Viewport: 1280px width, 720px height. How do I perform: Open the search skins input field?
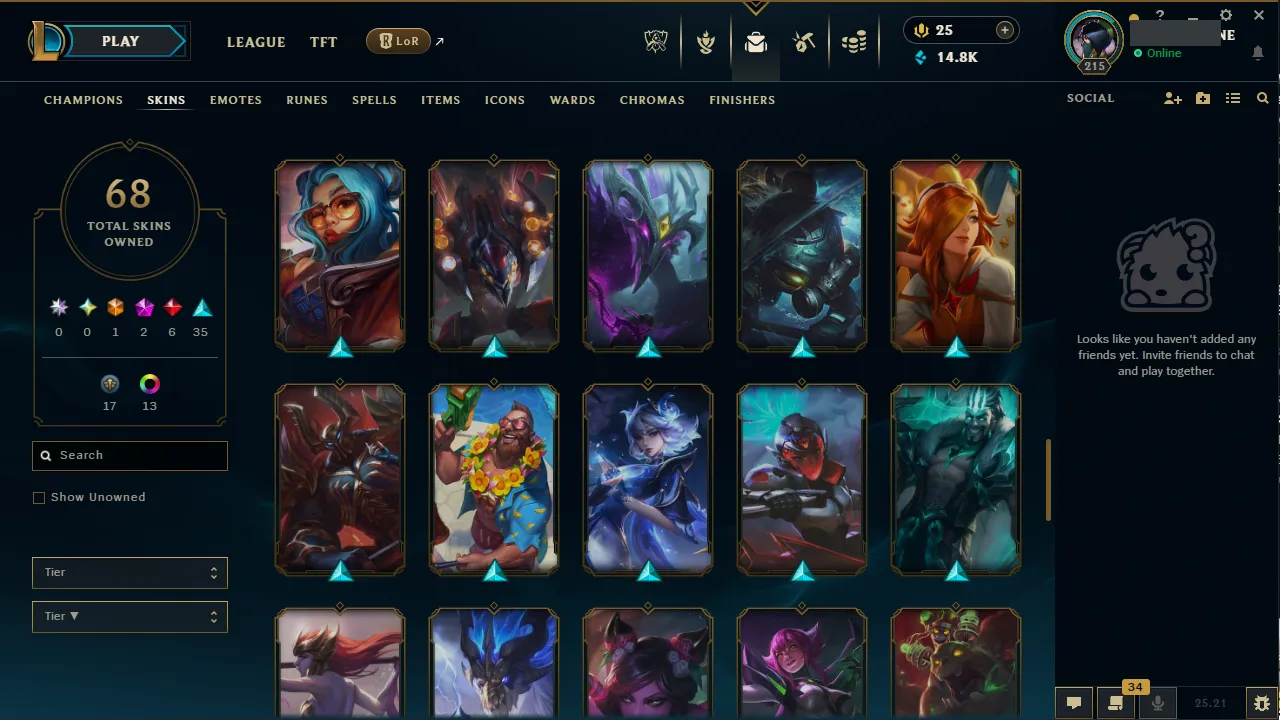click(x=129, y=455)
